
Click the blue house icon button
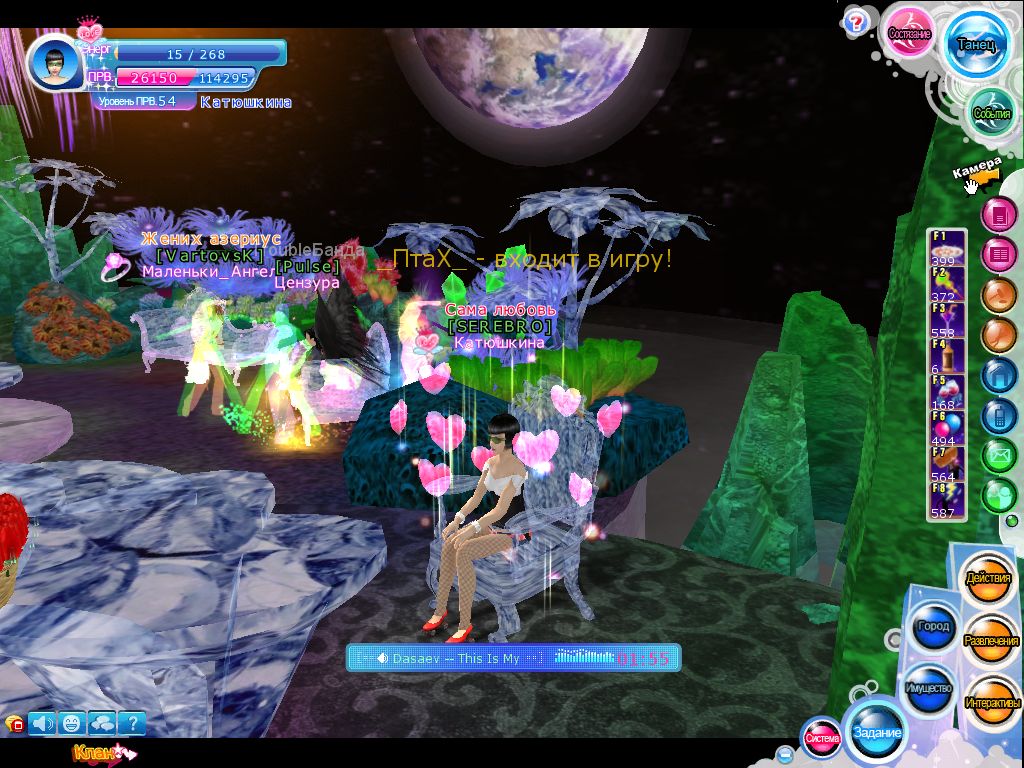pos(998,375)
